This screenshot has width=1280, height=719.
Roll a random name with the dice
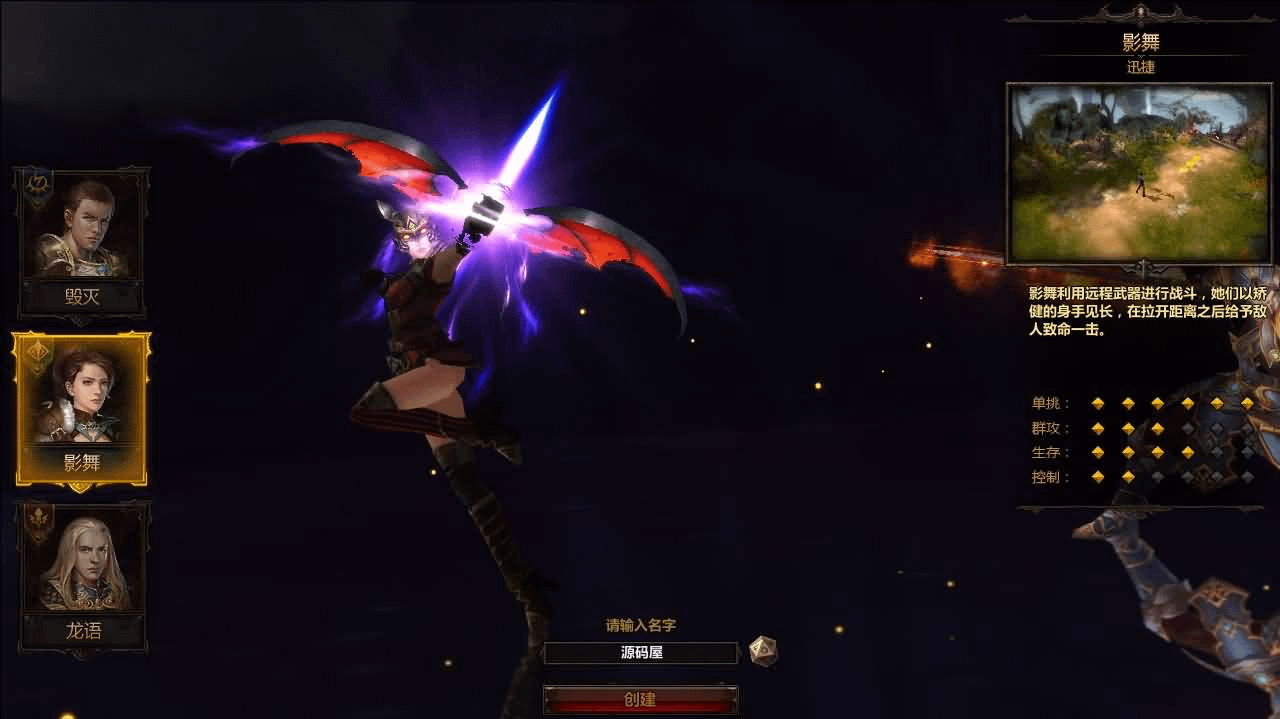(763, 651)
